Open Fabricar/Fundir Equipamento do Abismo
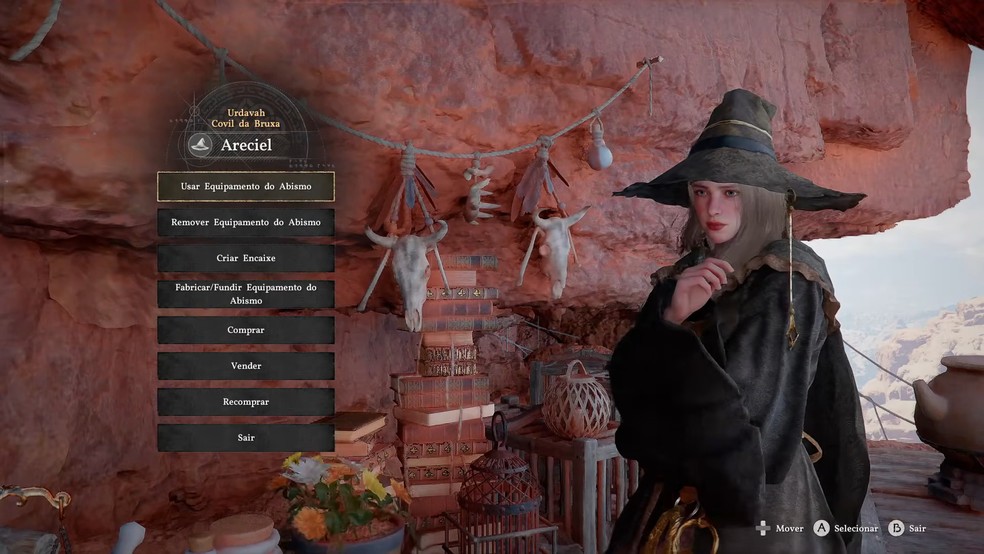Image resolution: width=984 pixels, height=554 pixels. (x=246, y=294)
